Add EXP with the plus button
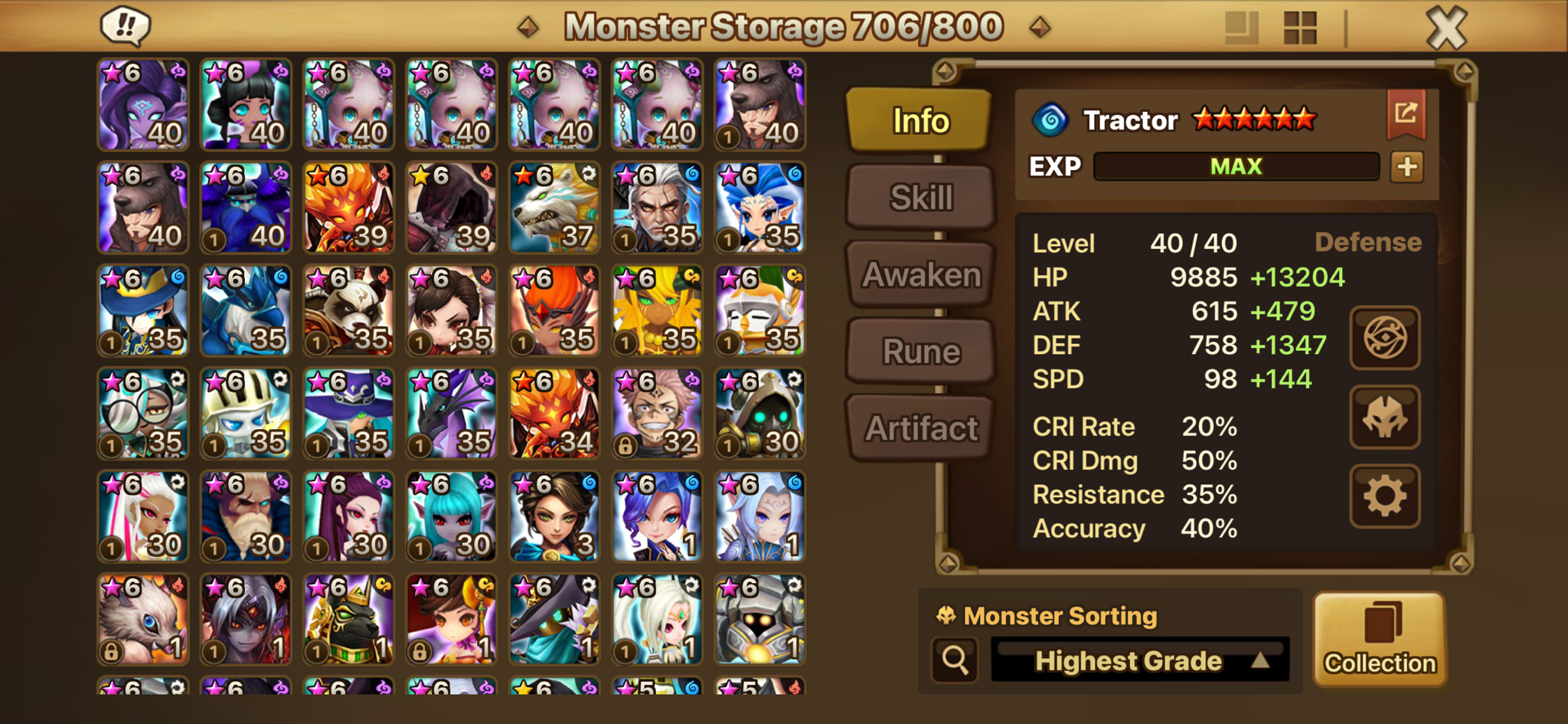The image size is (1568, 724). pos(1406,167)
